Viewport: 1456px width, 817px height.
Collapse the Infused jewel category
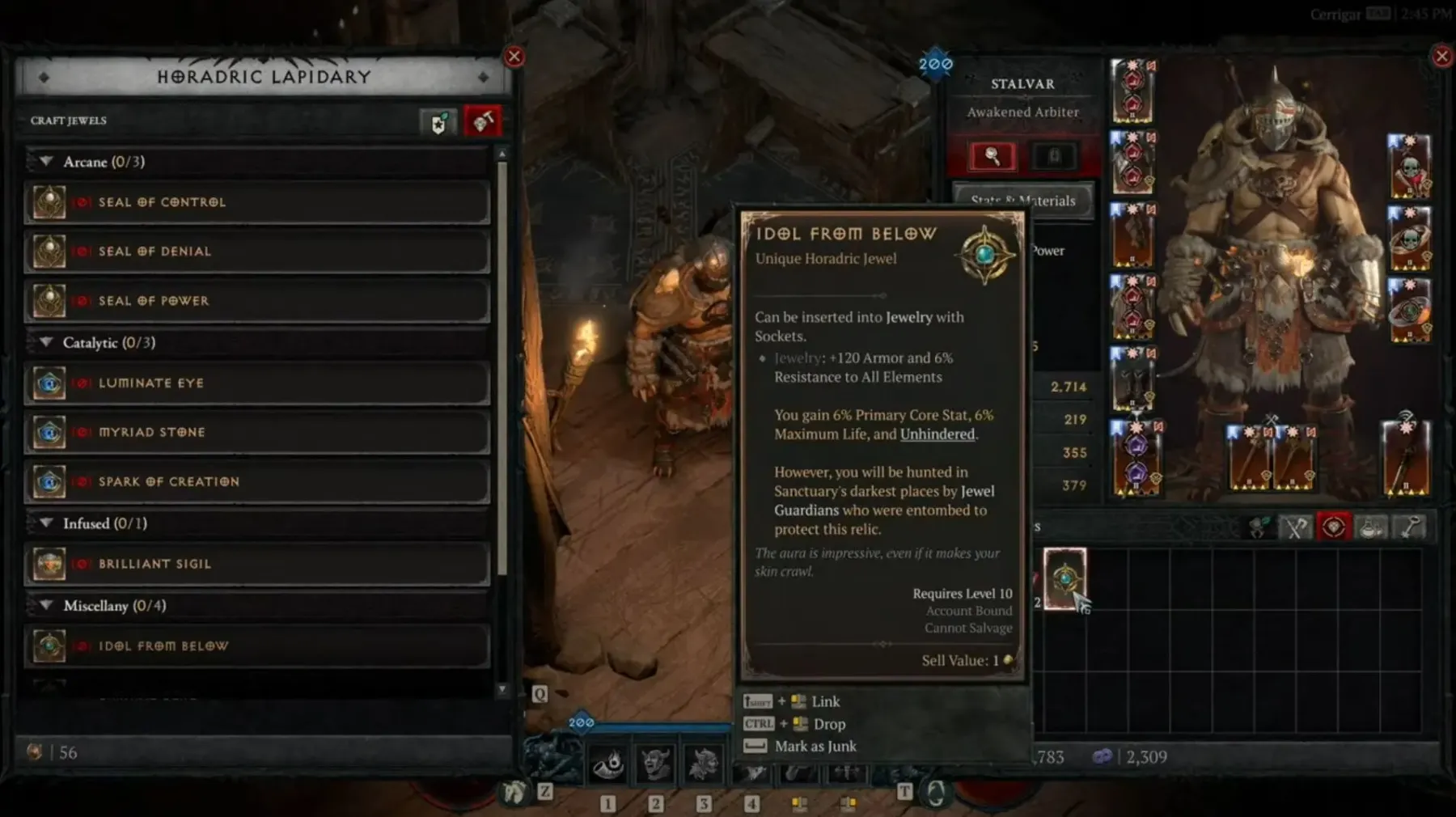(x=46, y=523)
